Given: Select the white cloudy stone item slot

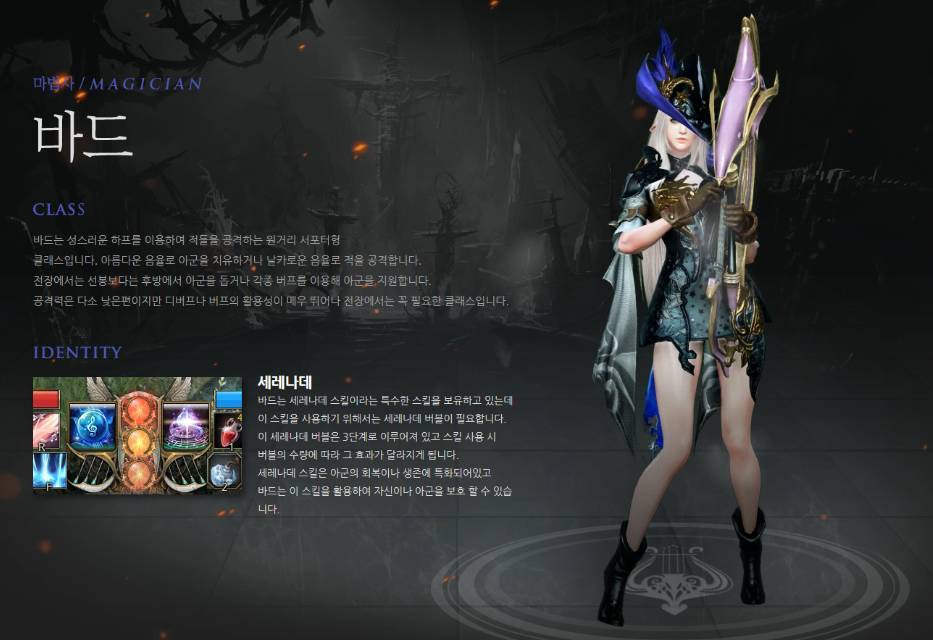Looking at the screenshot, I should tap(226, 472).
